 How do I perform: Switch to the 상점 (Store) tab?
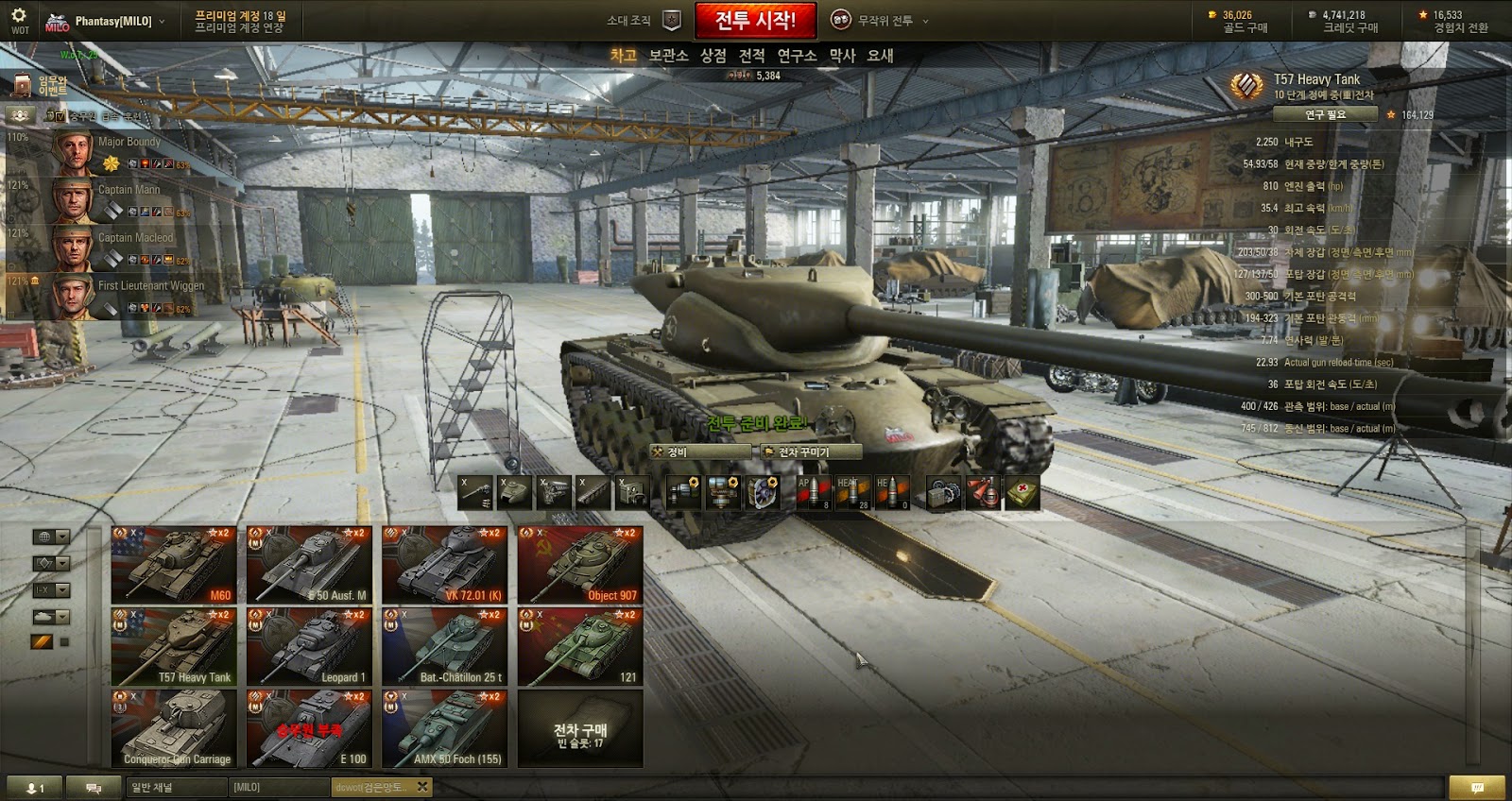713,56
